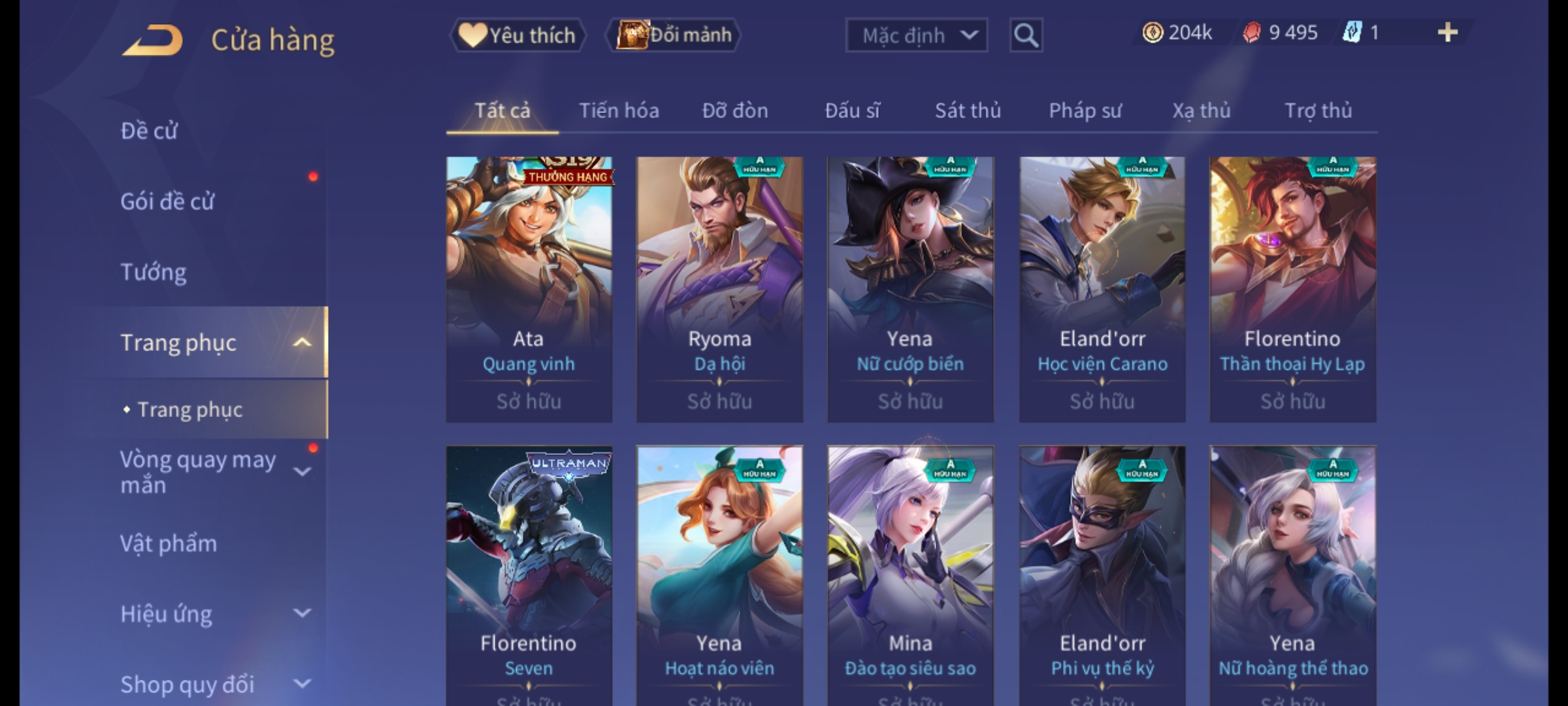
Task: Open the Đổi mảnh fragment exchange
Action: (x=674, y=35)
